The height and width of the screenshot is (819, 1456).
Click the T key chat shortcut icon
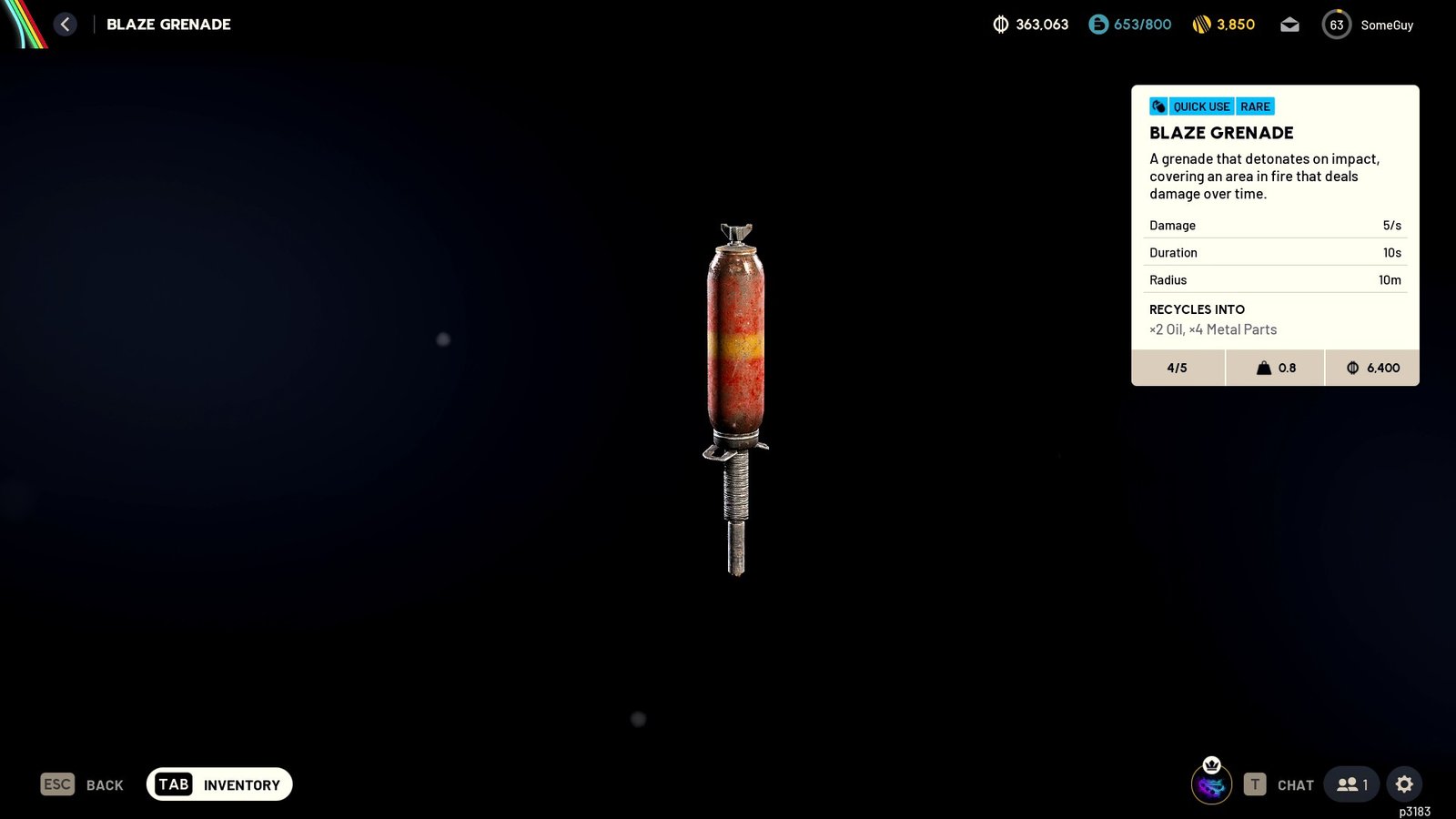tap(1253, 784)
